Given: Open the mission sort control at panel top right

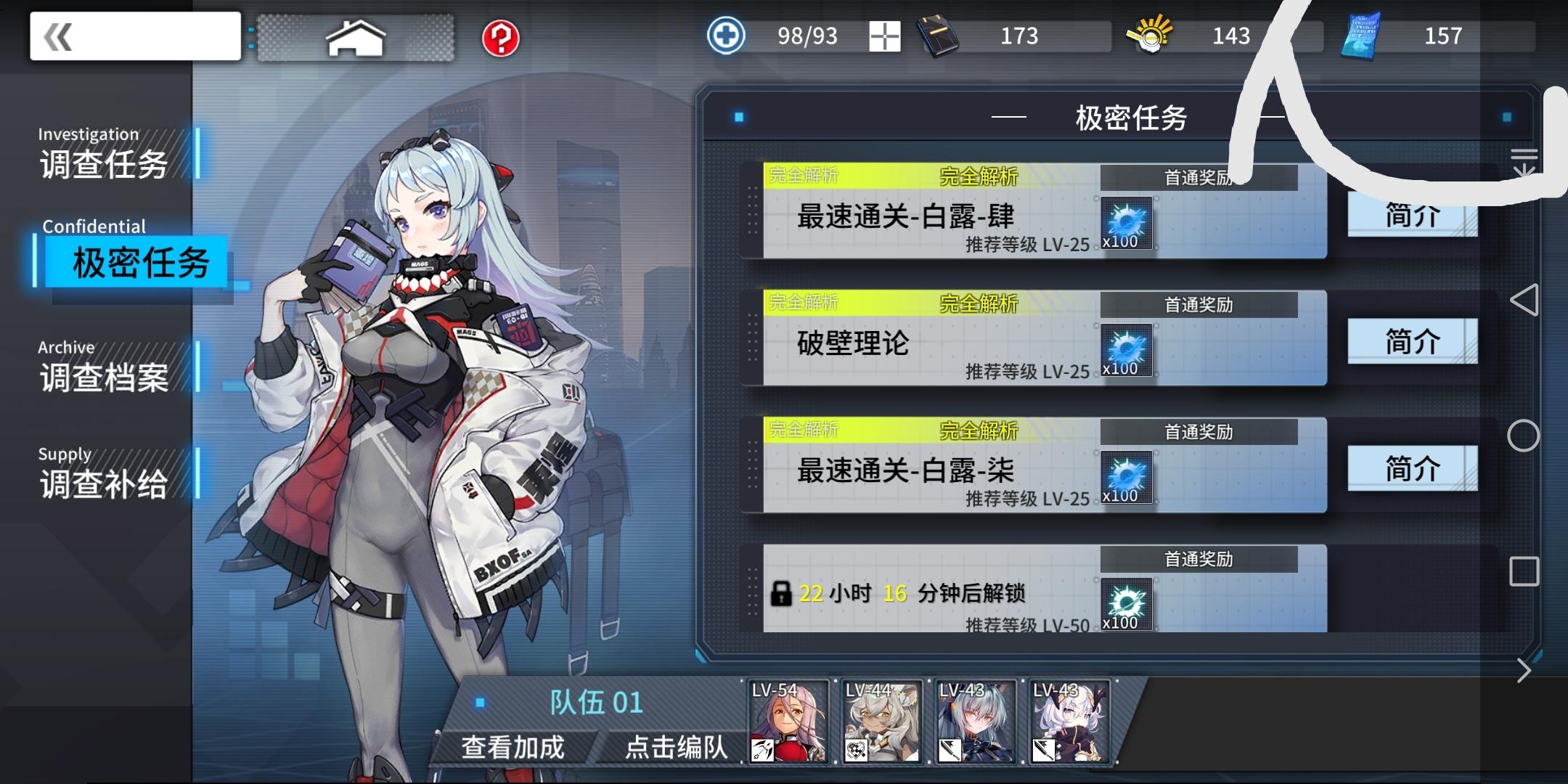Looking at the screenshot, I should 1525,161.
